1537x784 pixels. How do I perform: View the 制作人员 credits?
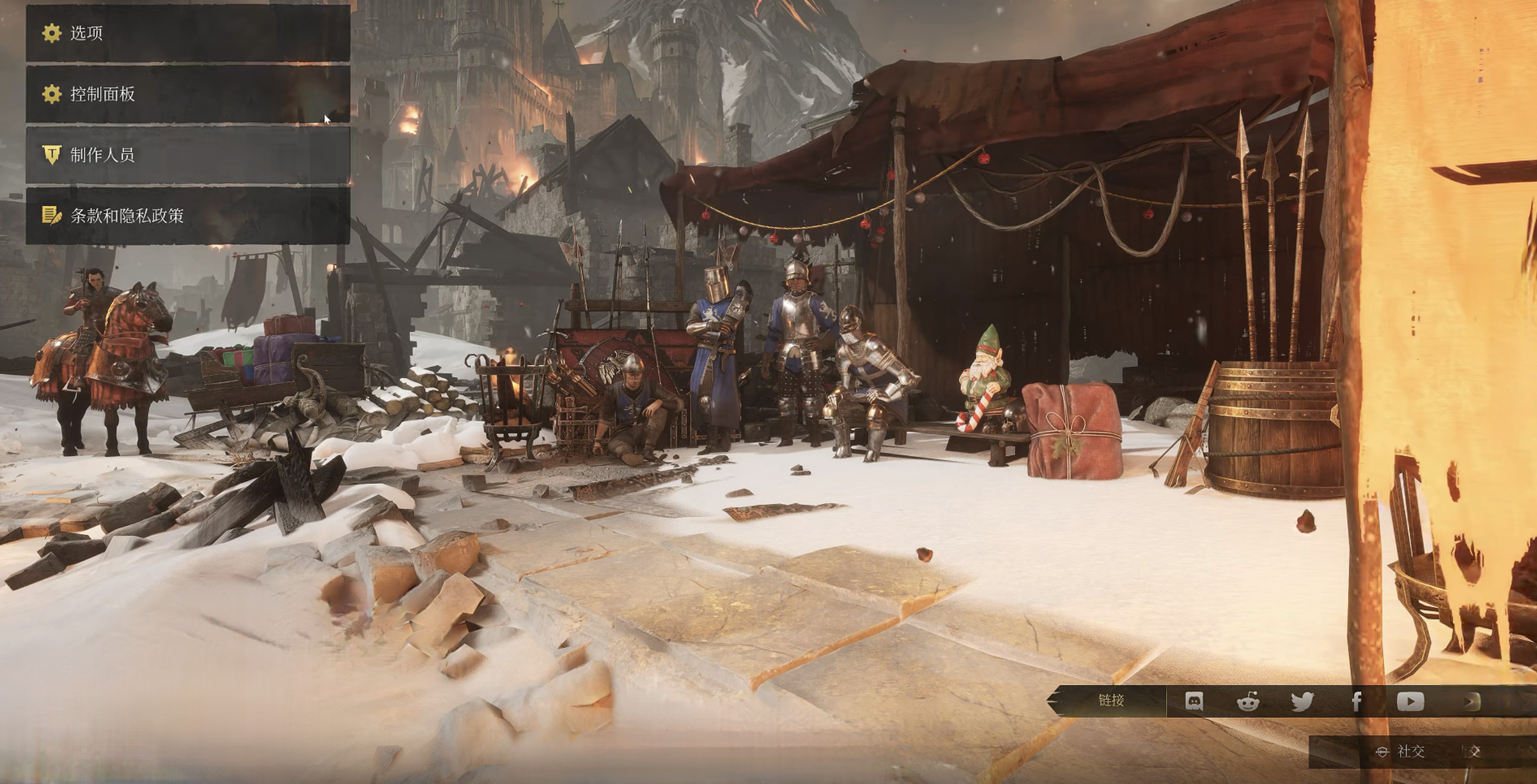[187, 155]
